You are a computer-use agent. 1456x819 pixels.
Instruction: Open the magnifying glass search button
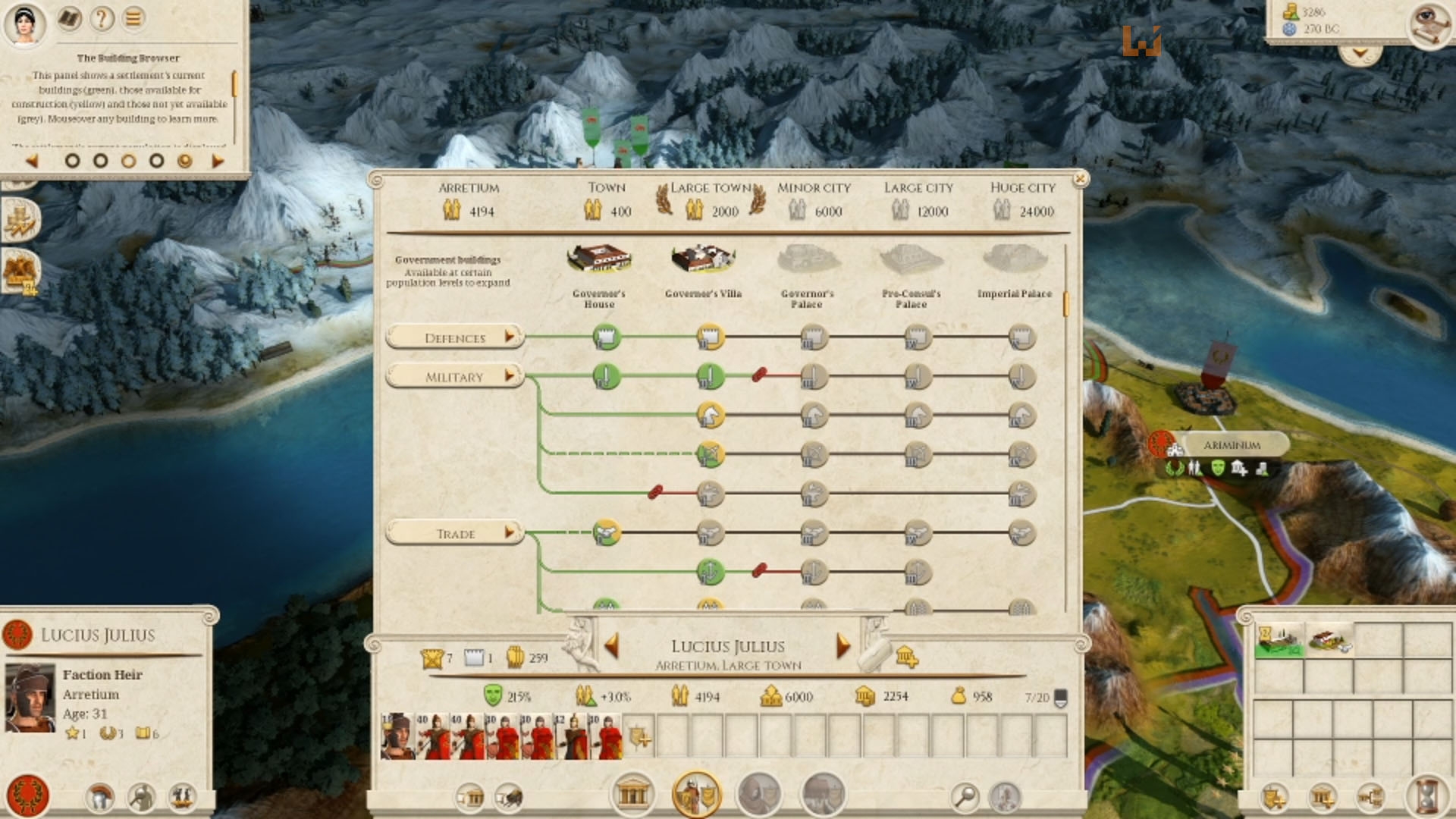click(965, 796)
